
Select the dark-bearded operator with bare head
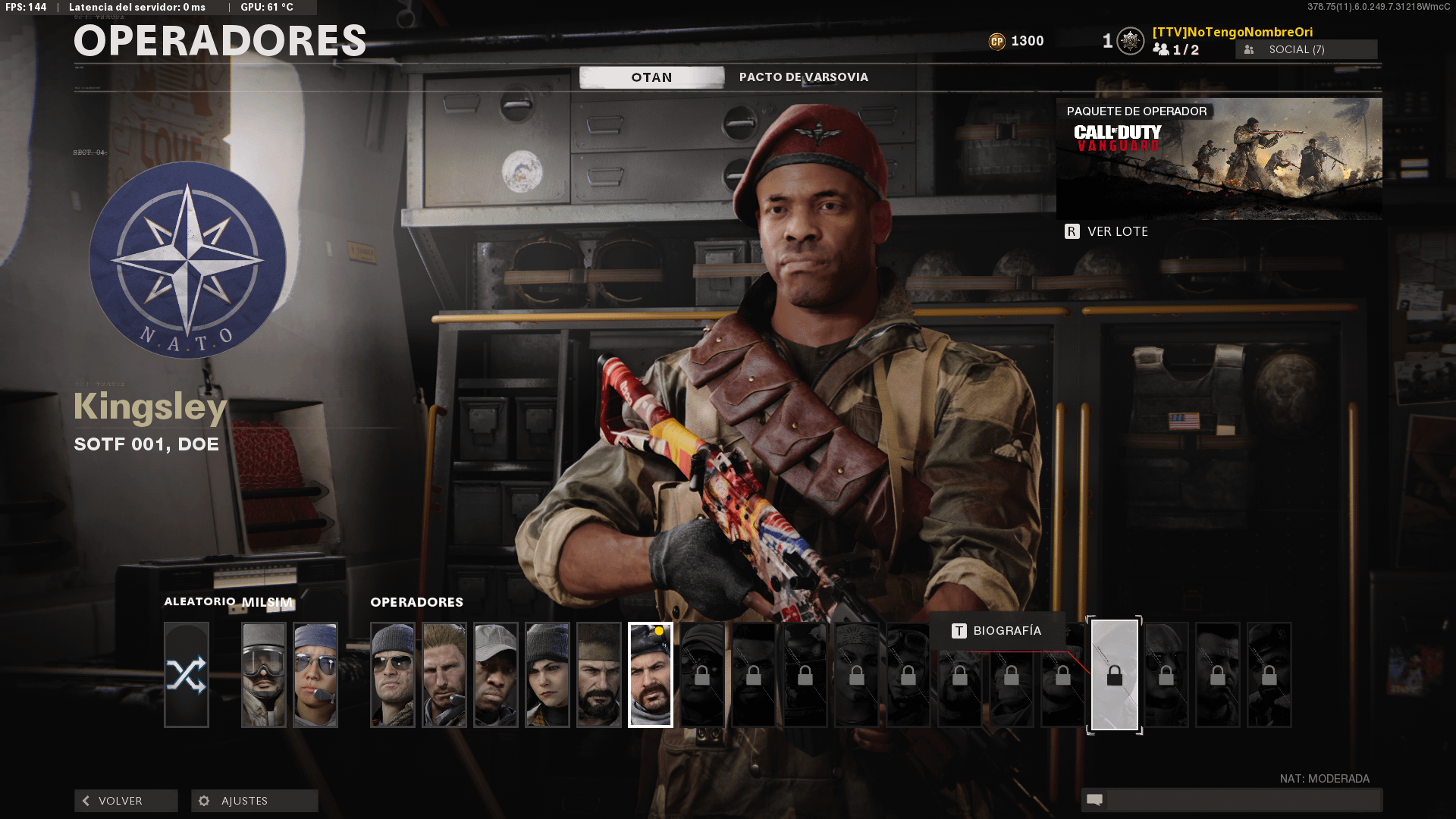click(599, 675)
